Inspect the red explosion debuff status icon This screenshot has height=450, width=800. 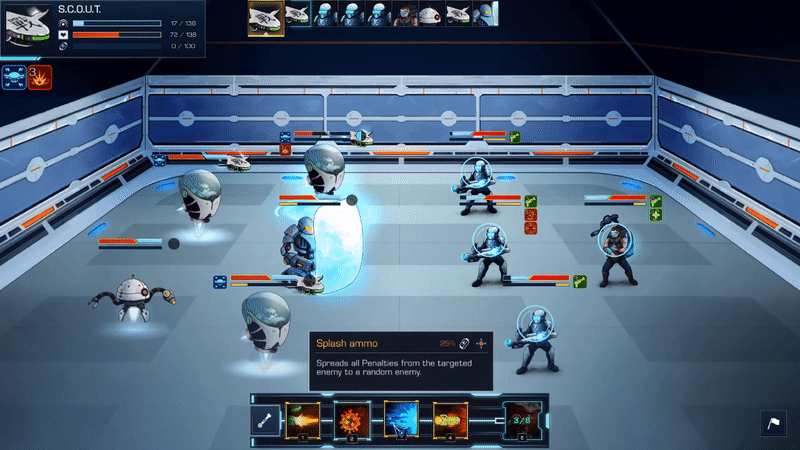click(39, 75)
